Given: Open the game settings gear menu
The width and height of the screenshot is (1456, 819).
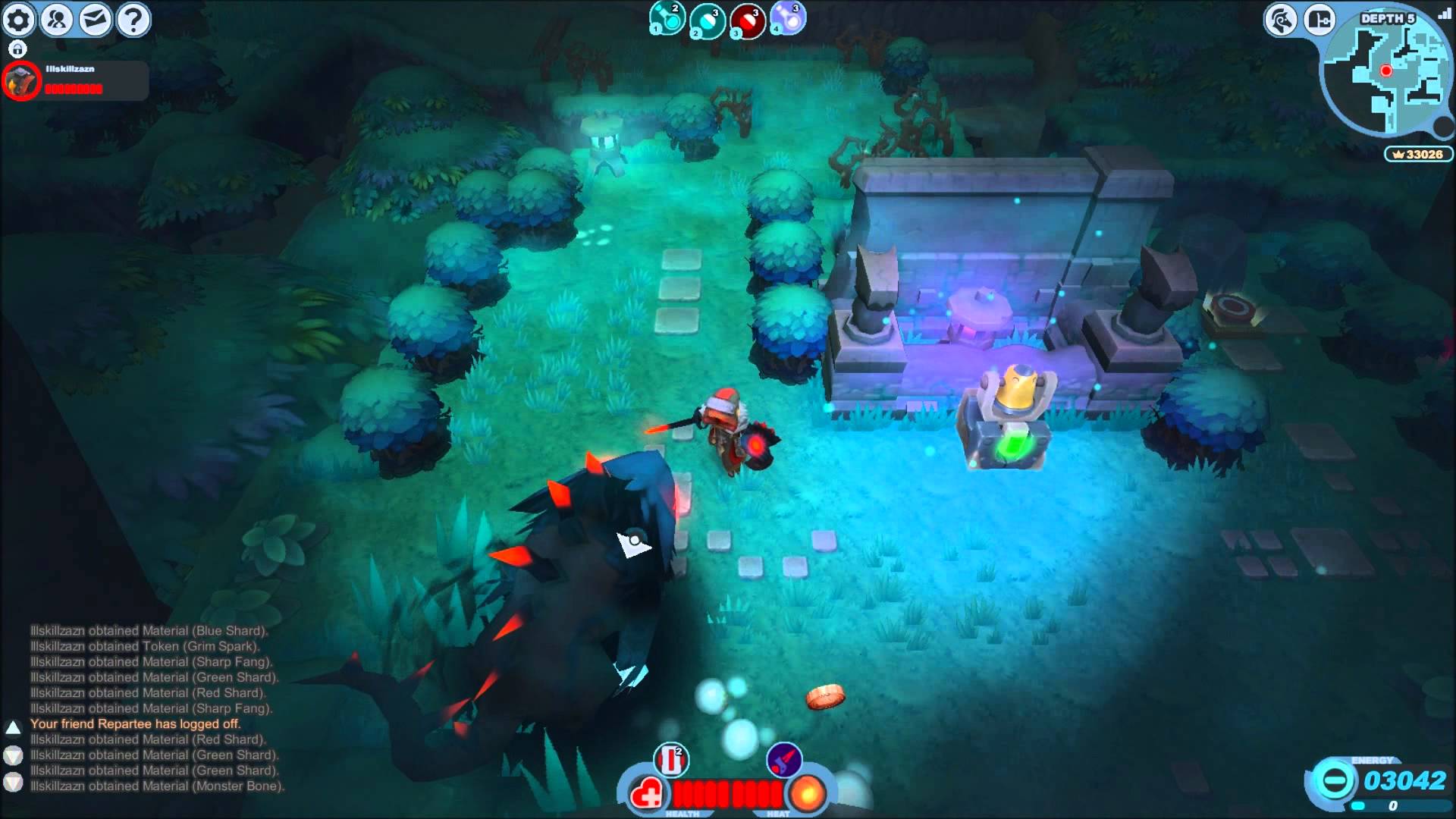Looking at the screenshot, I should (18, 19).
